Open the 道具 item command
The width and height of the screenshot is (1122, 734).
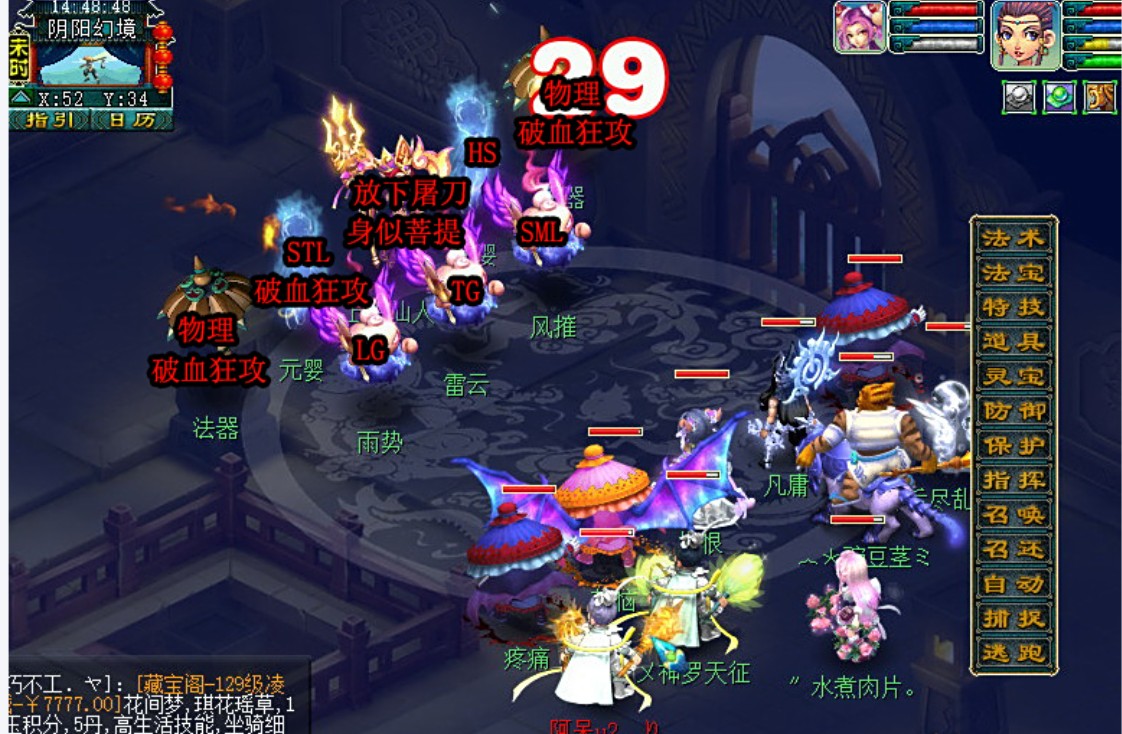(1013, 342)
